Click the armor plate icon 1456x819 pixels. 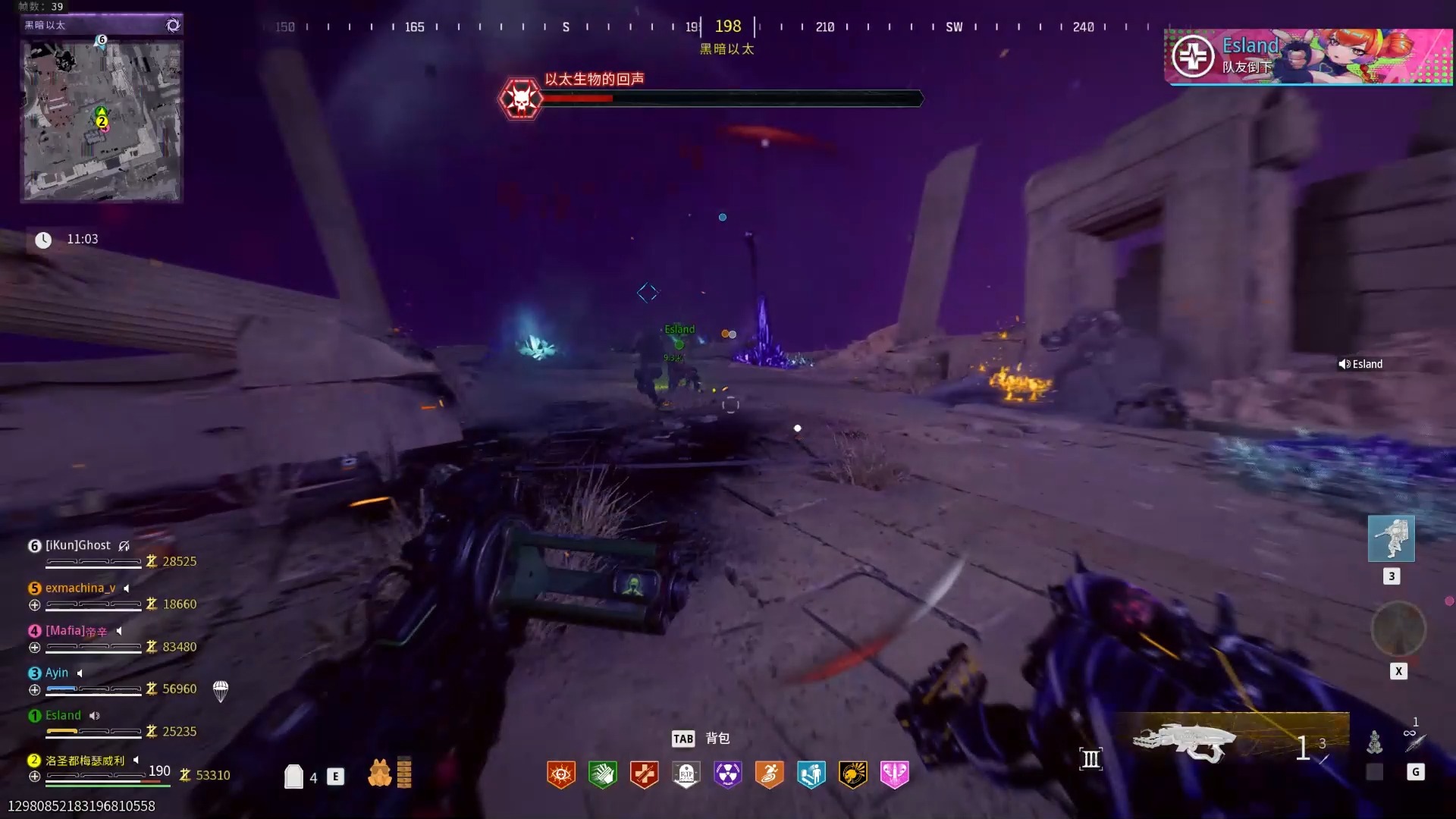(293, 776)
